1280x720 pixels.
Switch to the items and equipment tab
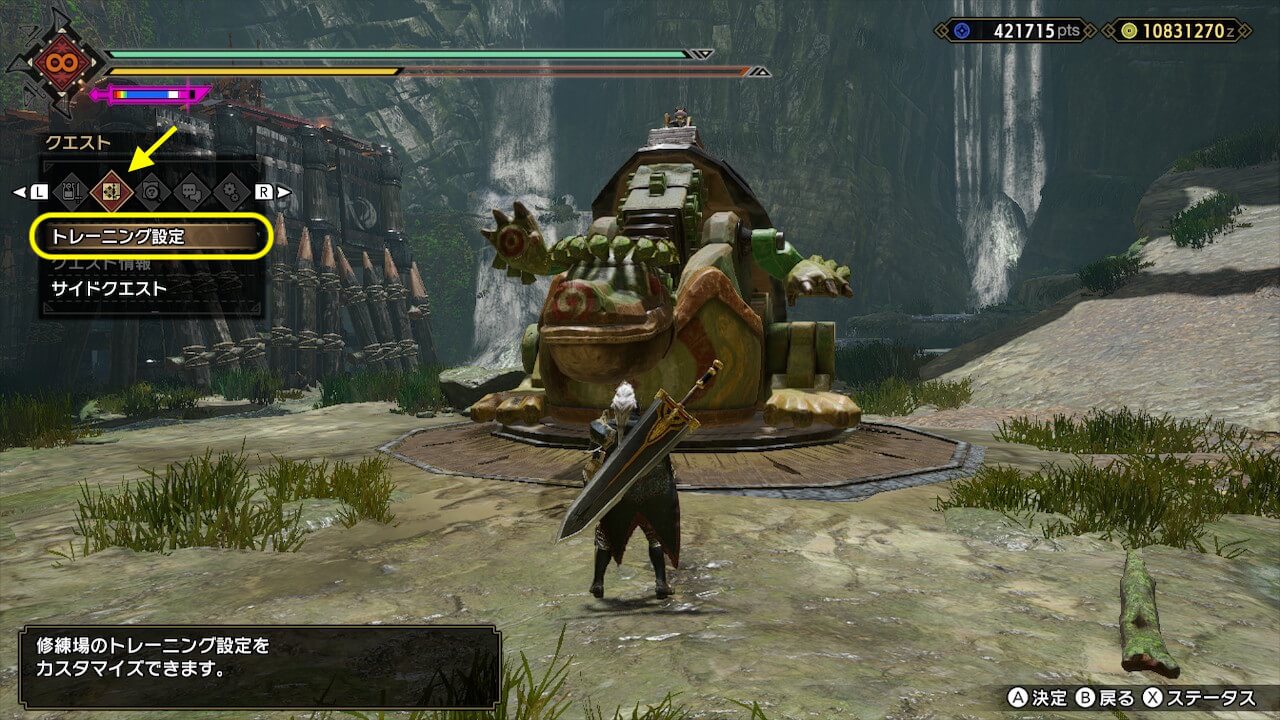click(x=70, y=190)
